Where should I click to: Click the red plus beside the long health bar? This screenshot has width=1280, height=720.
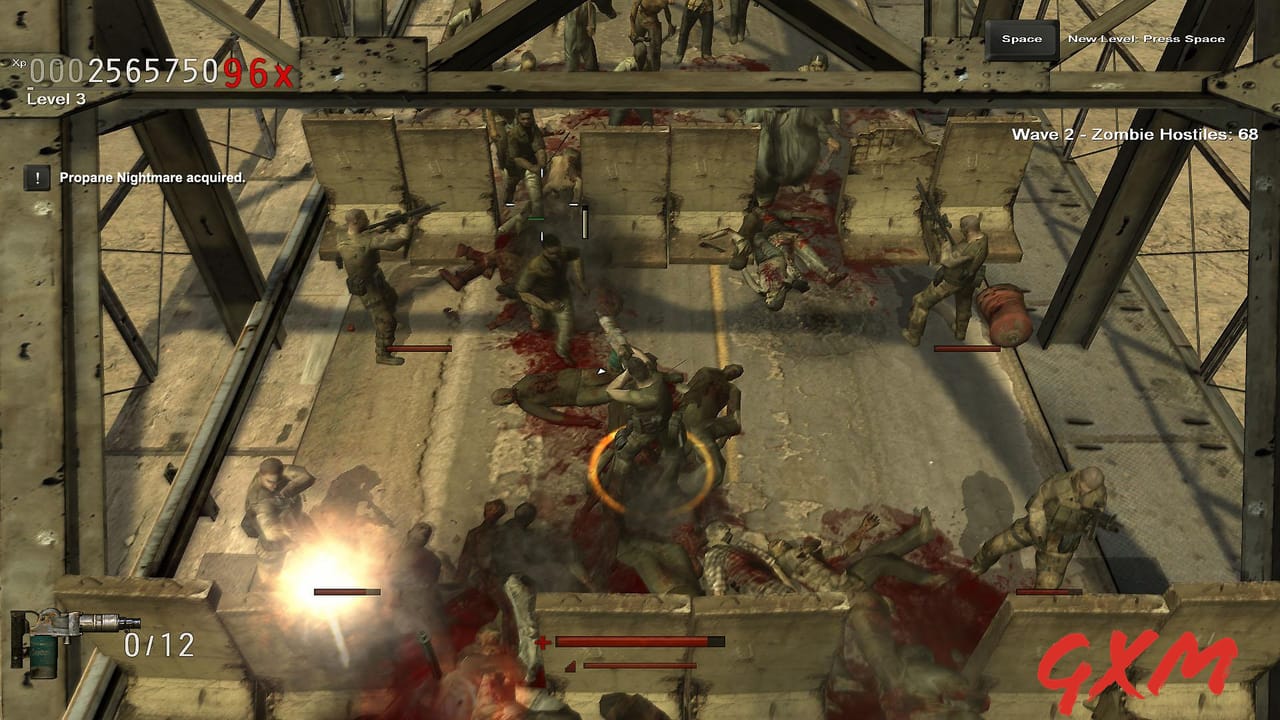point(543,645)
